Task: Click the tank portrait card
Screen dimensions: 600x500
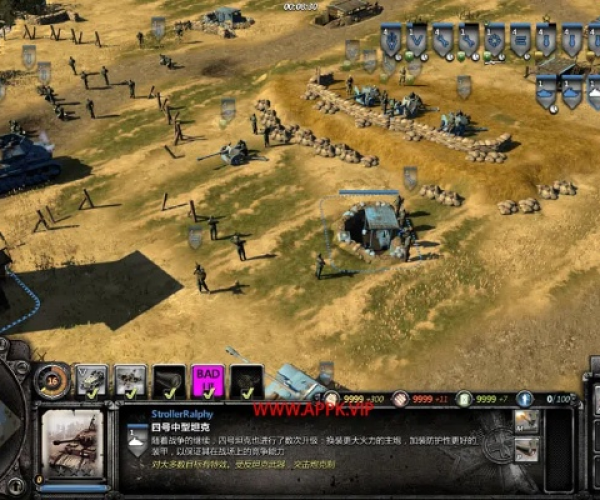Action: point(72,441)
